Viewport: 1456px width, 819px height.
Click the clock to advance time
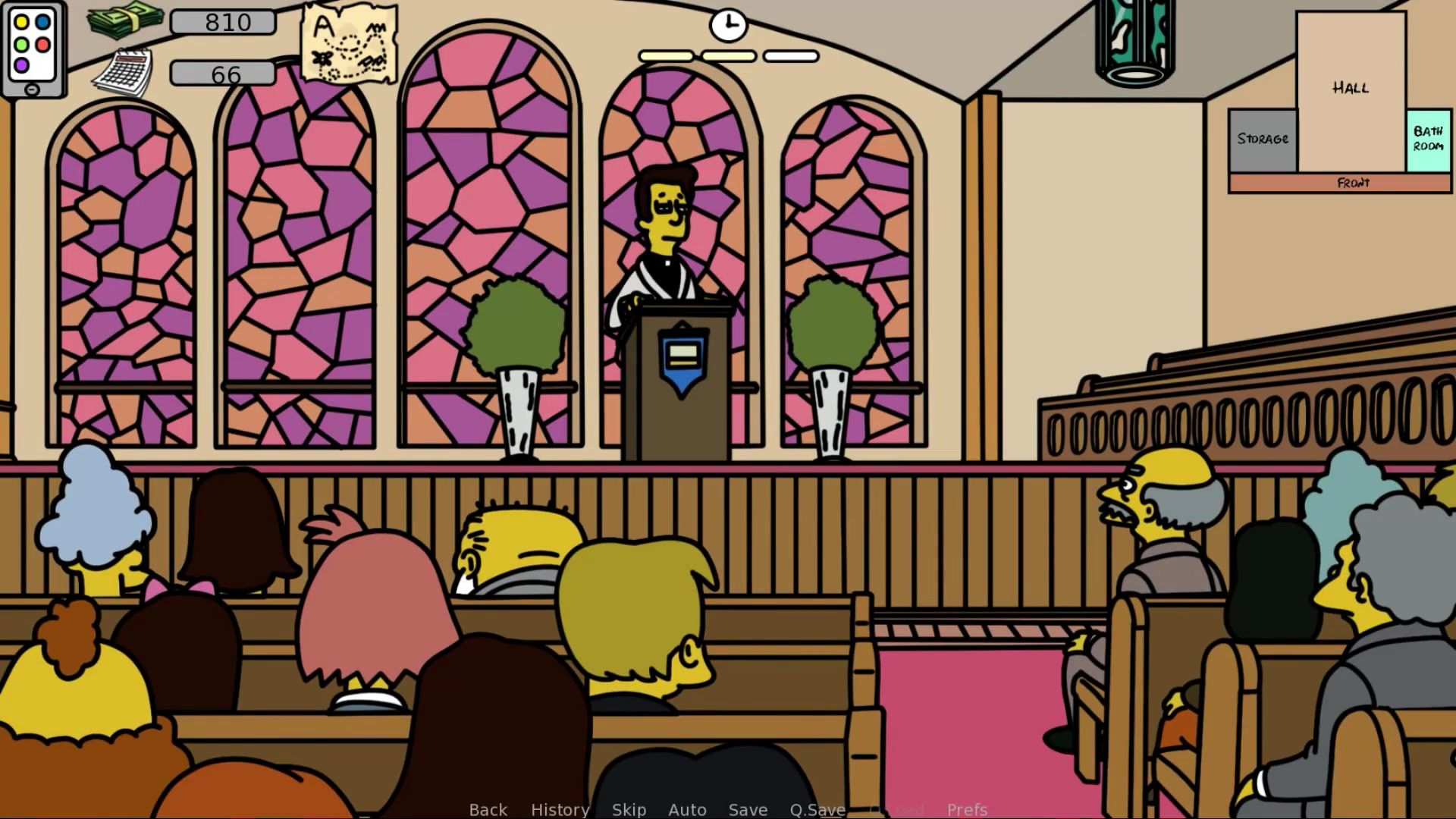(728, 25)
